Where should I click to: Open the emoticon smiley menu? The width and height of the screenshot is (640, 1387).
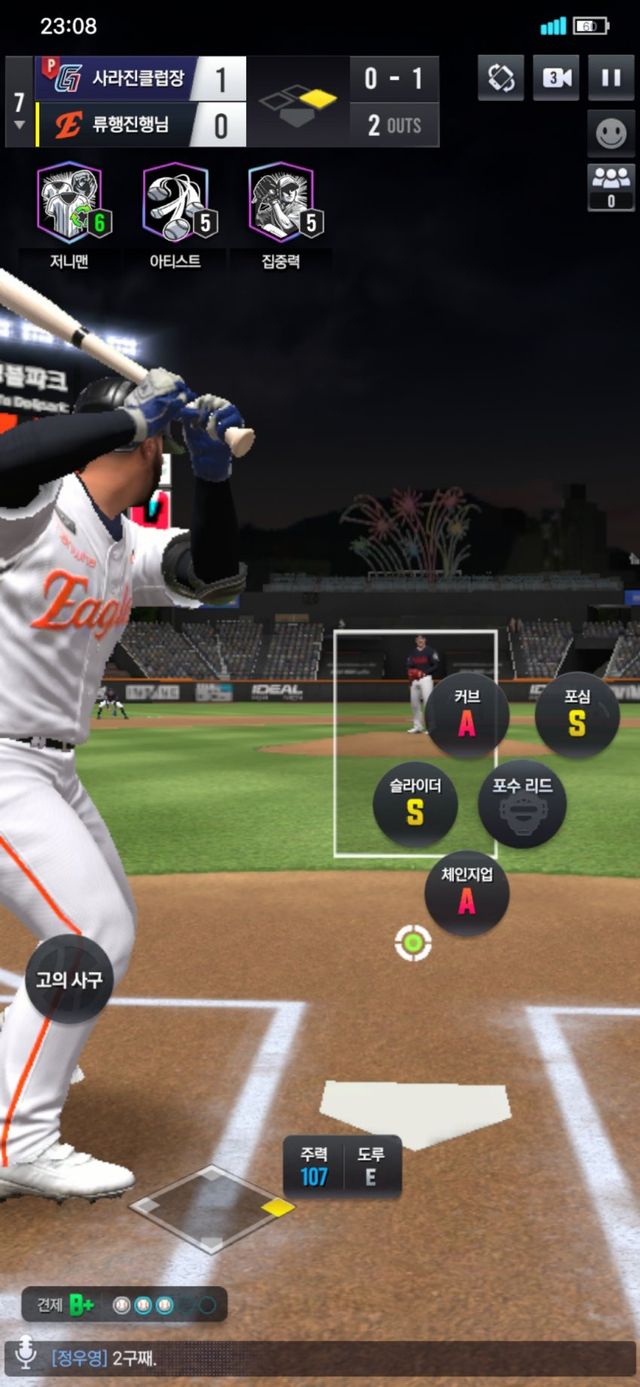[610, 133]
